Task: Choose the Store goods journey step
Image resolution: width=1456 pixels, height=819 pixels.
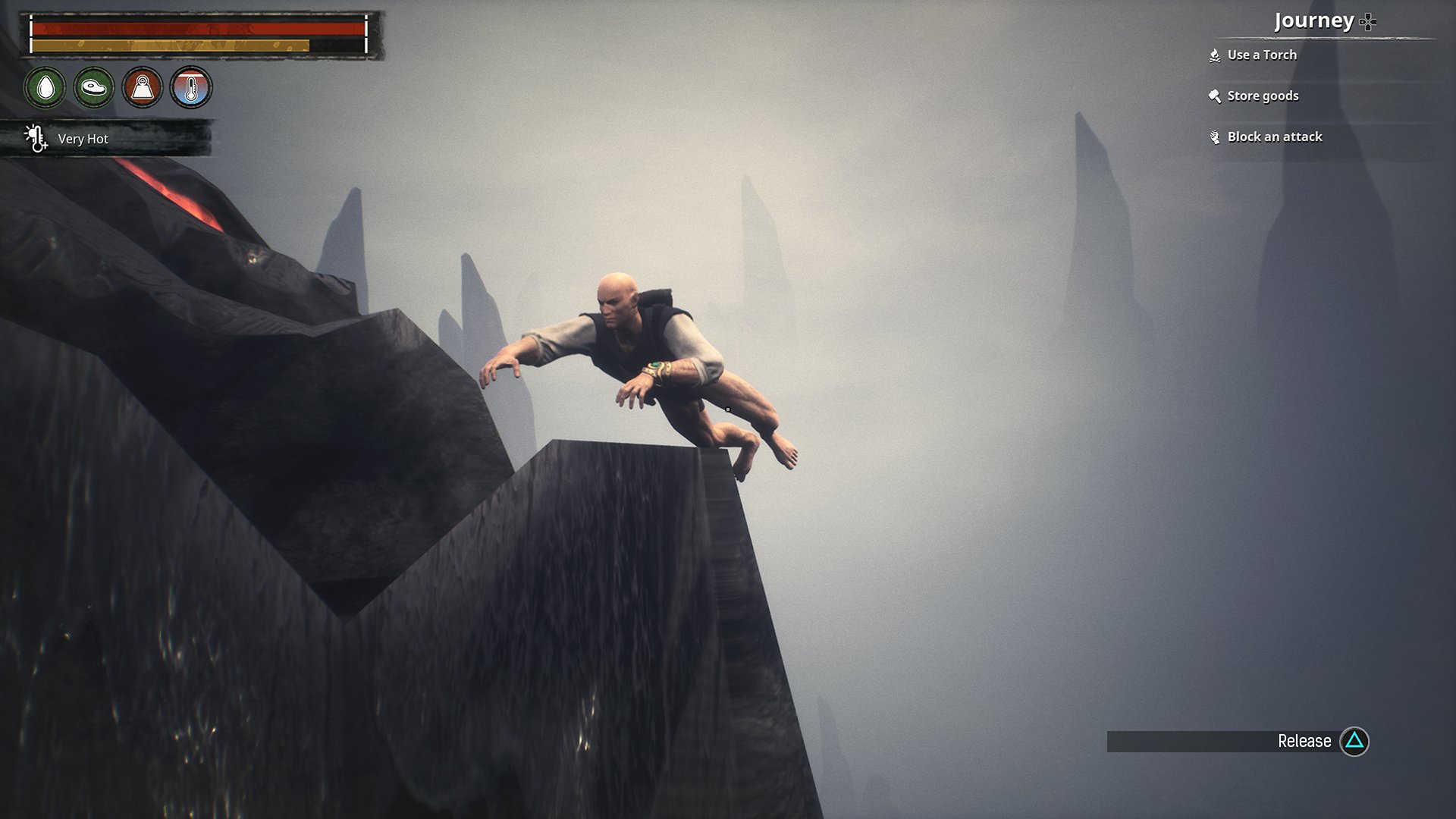Action: (1262, 96)
